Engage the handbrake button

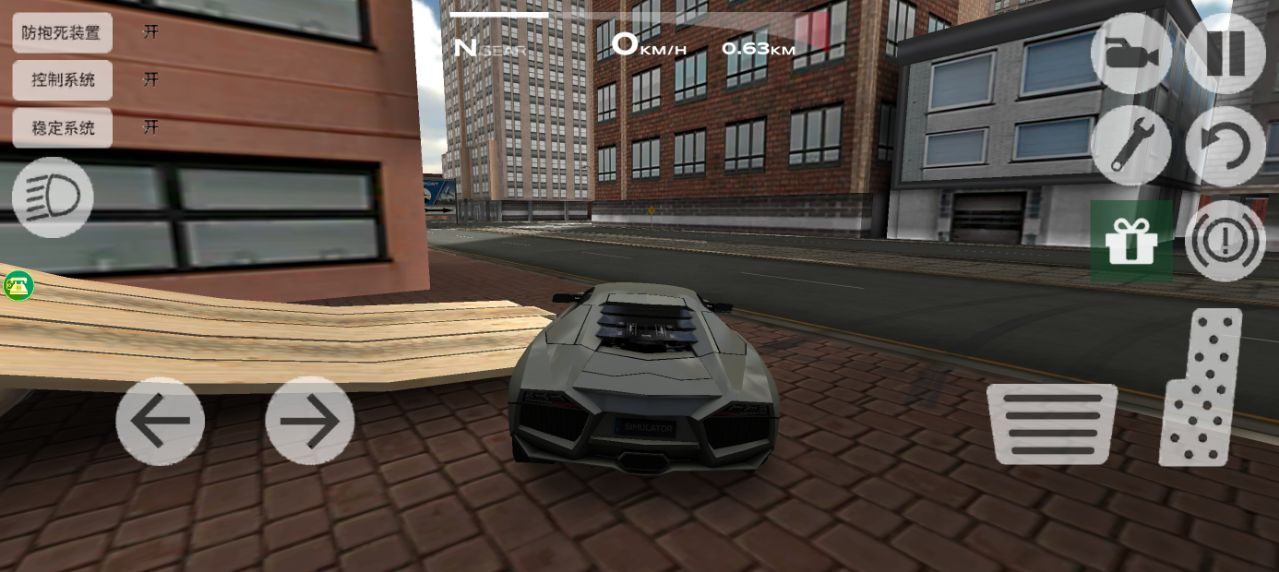(1225, 241)
